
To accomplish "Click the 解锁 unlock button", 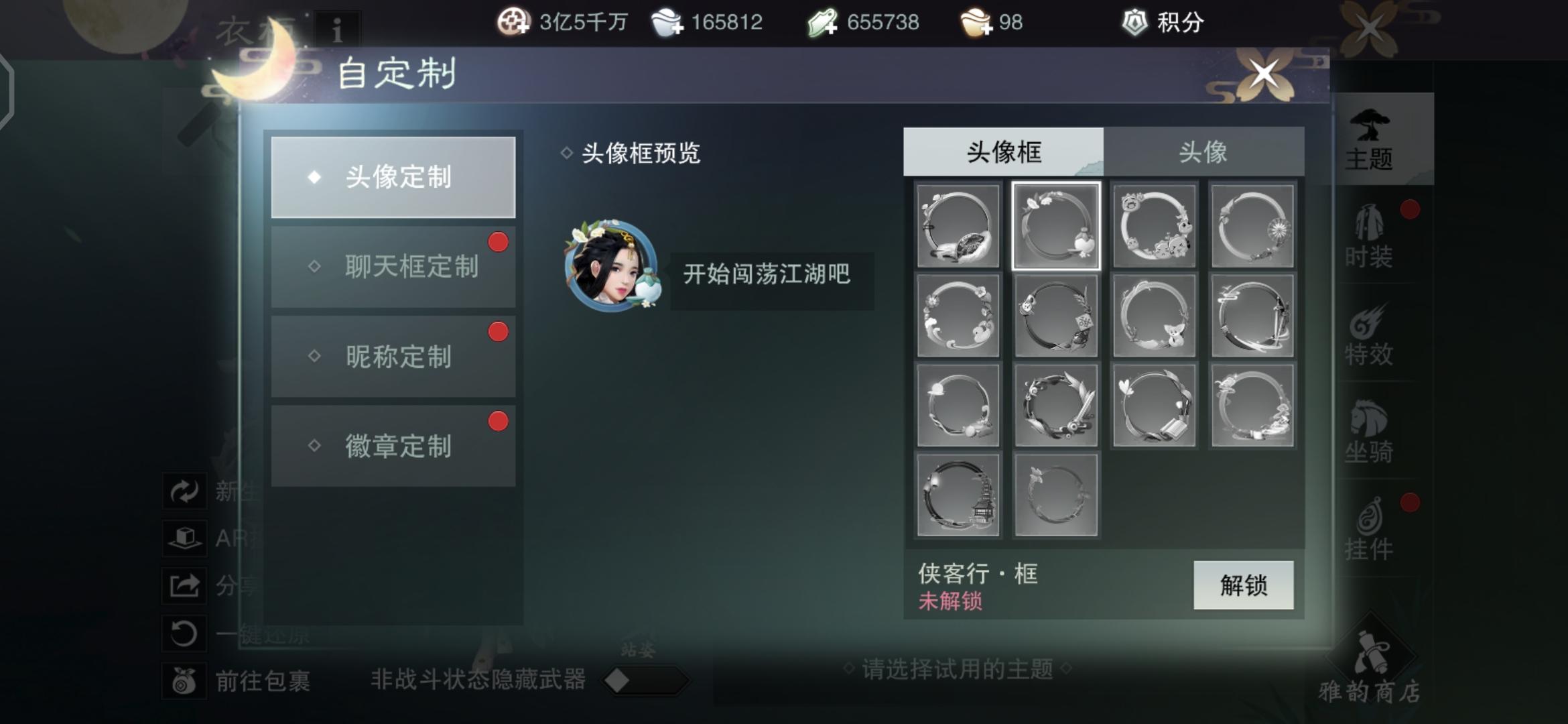I will coord(1243,585).
